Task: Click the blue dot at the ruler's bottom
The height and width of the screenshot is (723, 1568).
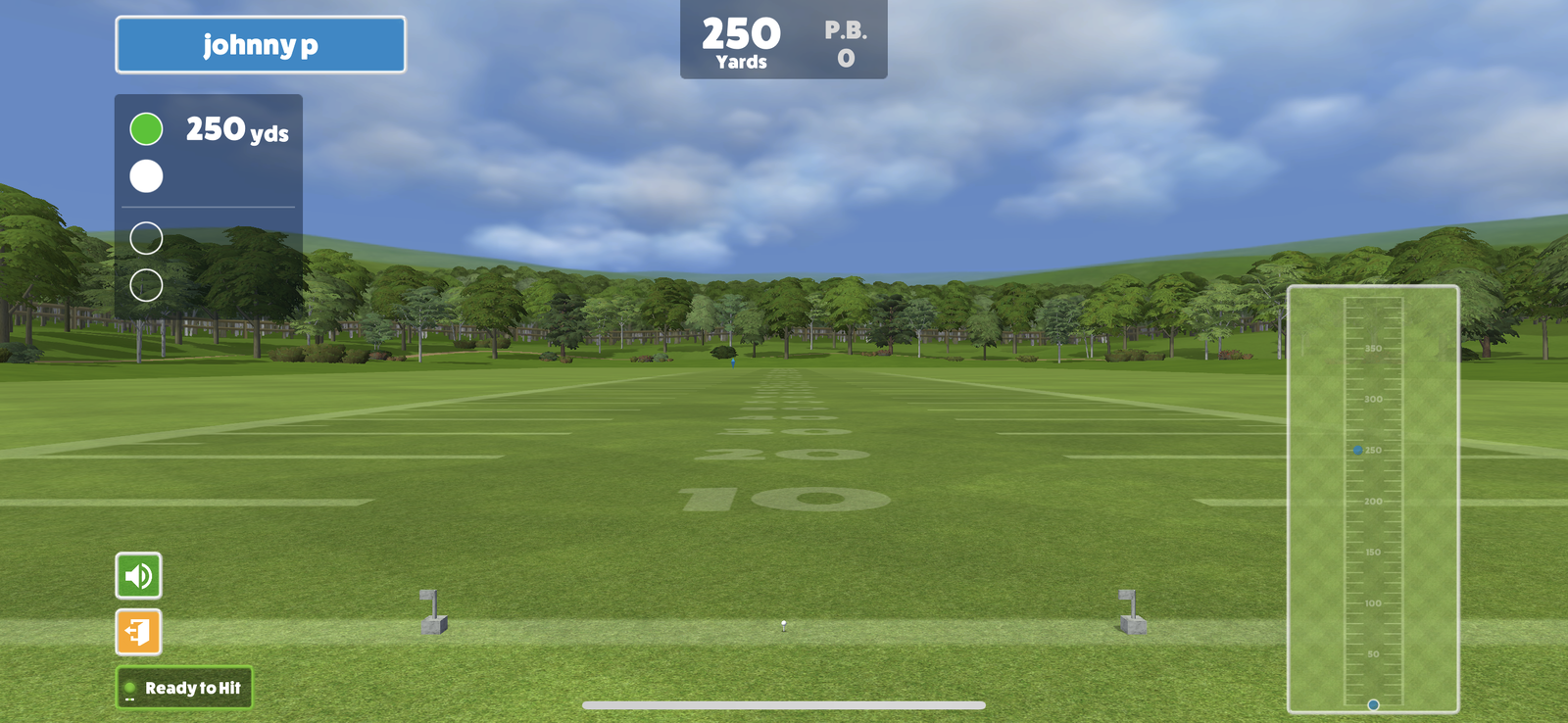Action: [x=1372, y=702]
